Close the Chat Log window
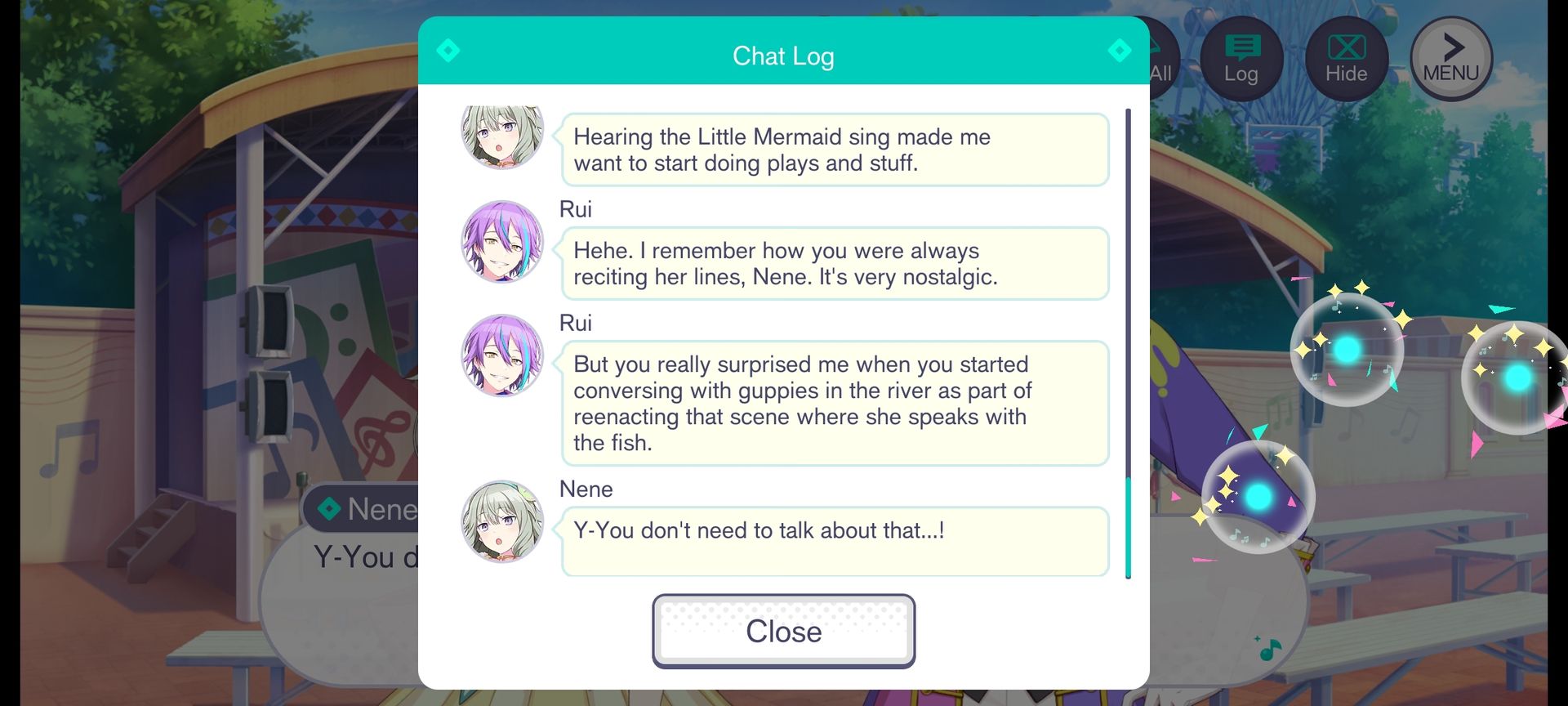The image size is (1568, 706). click(783, 631)
